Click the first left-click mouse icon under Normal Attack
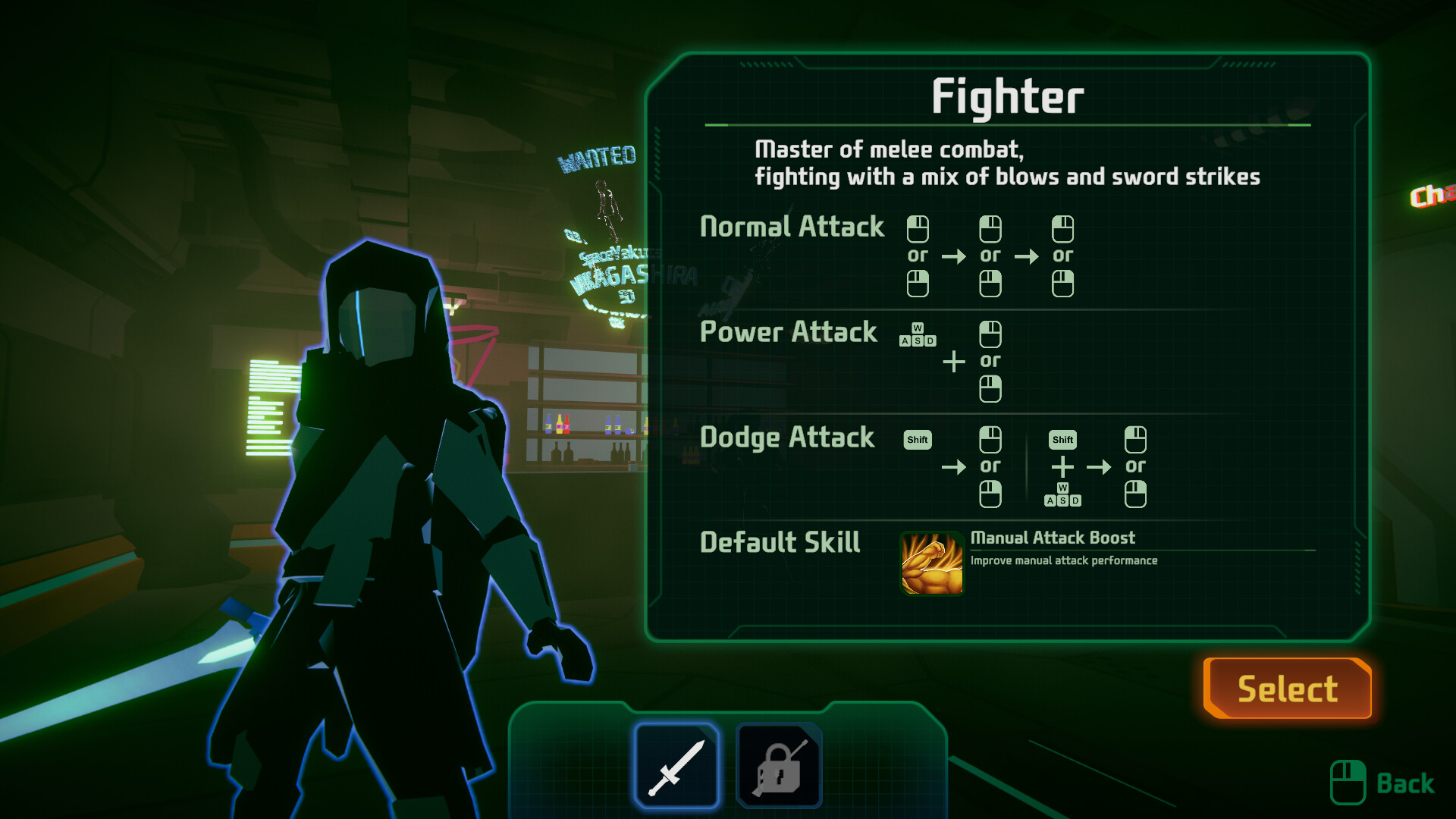Viewport: 1456px width, 819px height. coord(918,227)
